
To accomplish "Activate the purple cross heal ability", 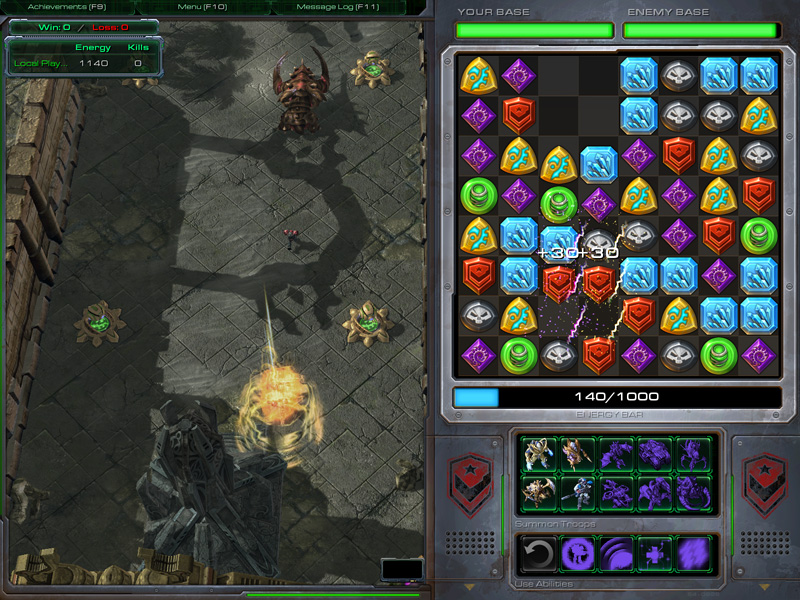I will (x=654, y=553).
